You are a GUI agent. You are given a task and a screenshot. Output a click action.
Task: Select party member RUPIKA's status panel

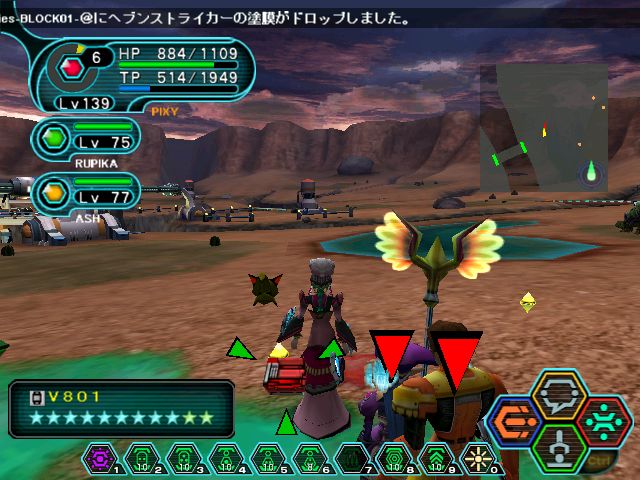[88, 140]
